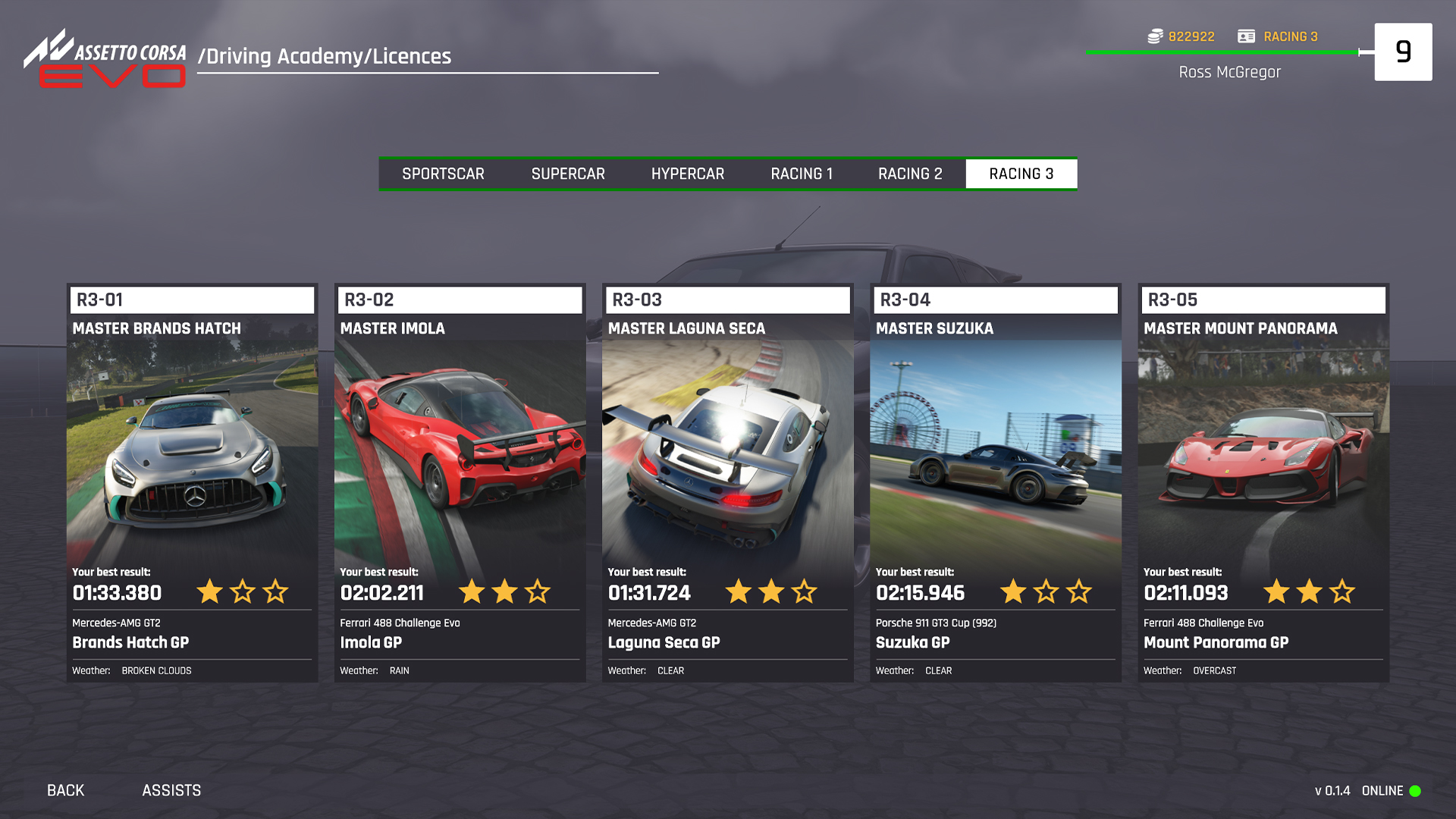Click the filled star on R3-01 rating
This screenshot has width=1456, height=819.
click(x=209, y=592)
